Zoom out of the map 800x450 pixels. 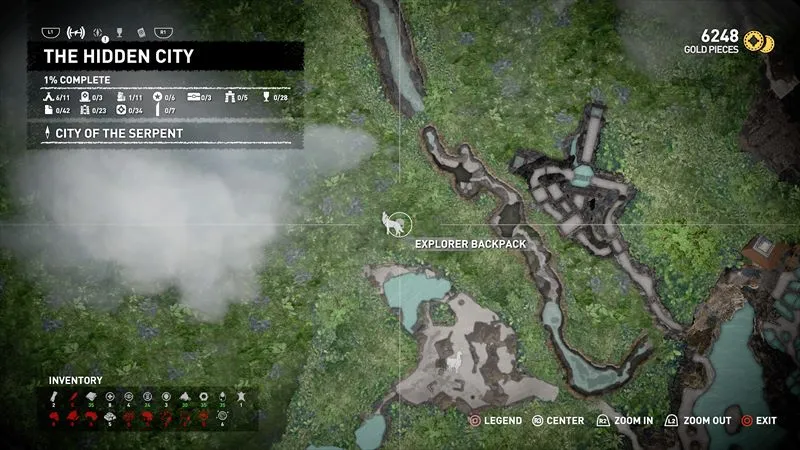click(704, 421)
